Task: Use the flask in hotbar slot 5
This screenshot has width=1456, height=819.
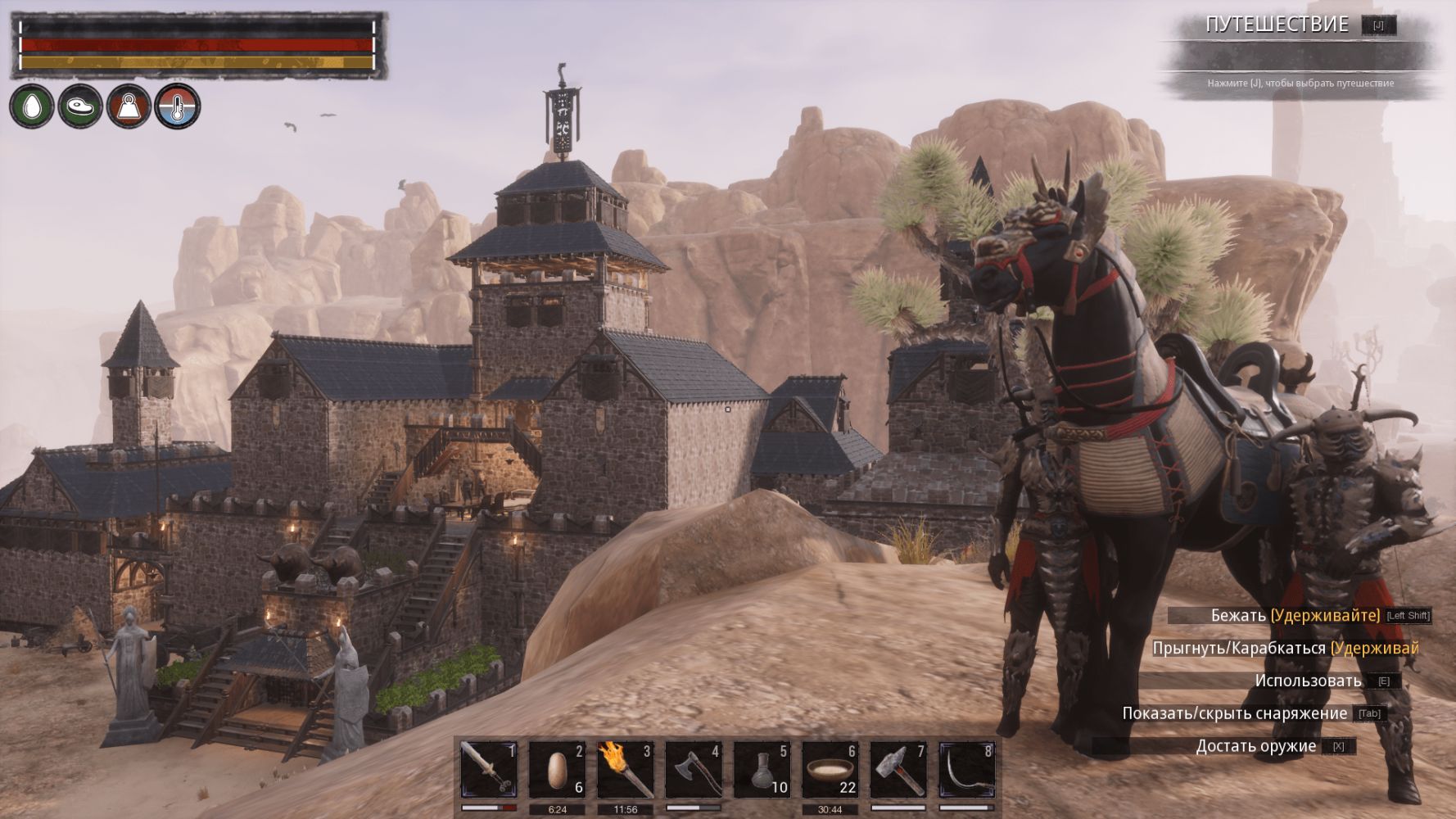Action: (x=762, y=770)
